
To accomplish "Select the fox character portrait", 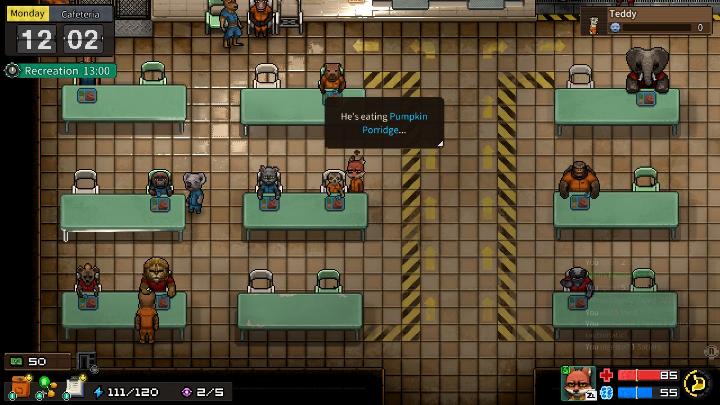I will pyautogui.click(x=578, y=383).
